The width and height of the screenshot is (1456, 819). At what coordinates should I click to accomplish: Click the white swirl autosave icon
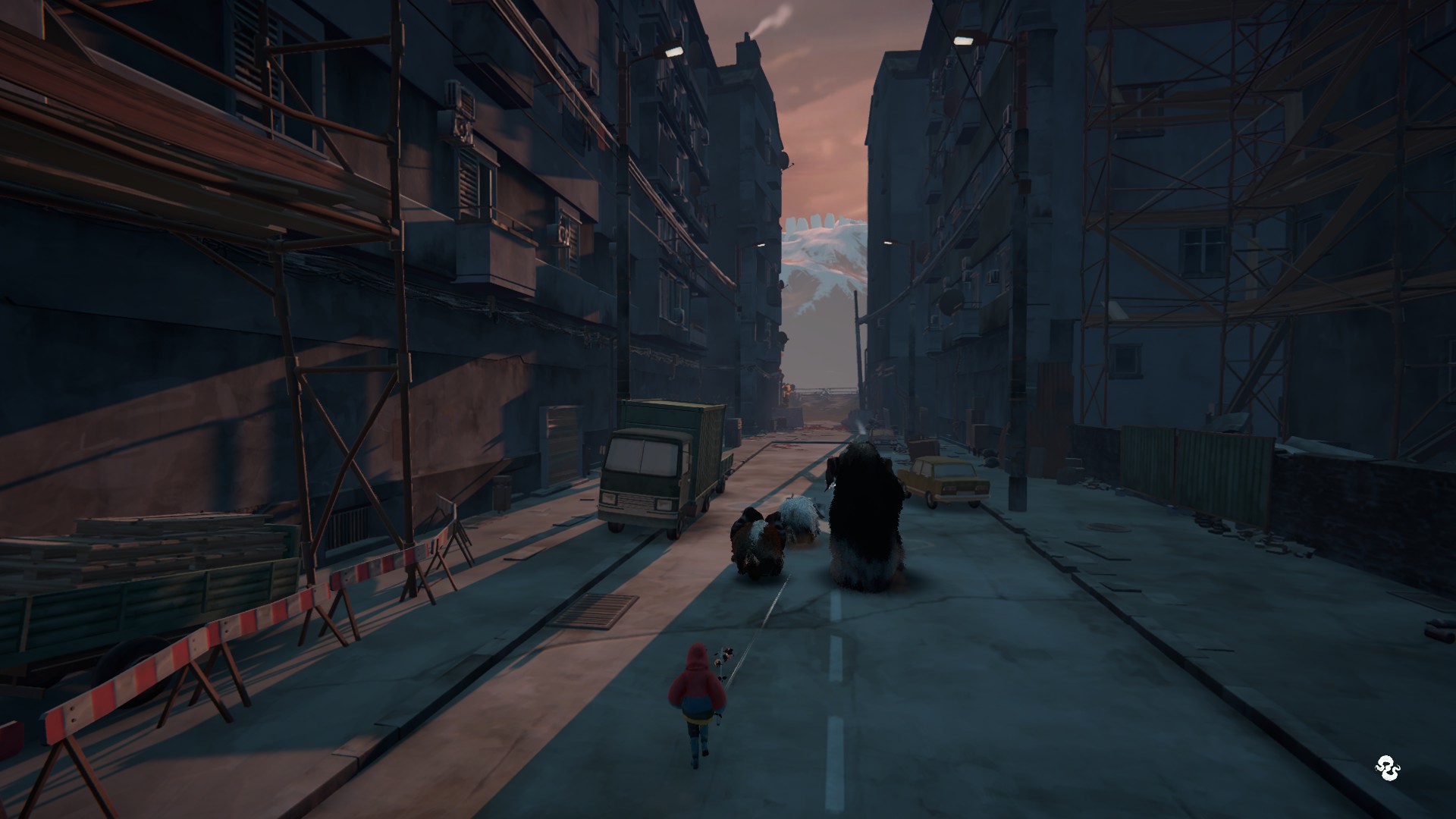click(1386, 769)
